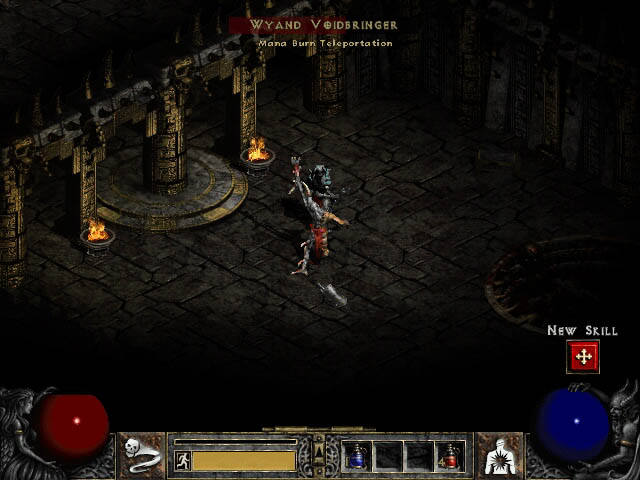Viewport: 640px width, 480px height.
Task: Click the red New Skill button
Action: pos(582,356)
